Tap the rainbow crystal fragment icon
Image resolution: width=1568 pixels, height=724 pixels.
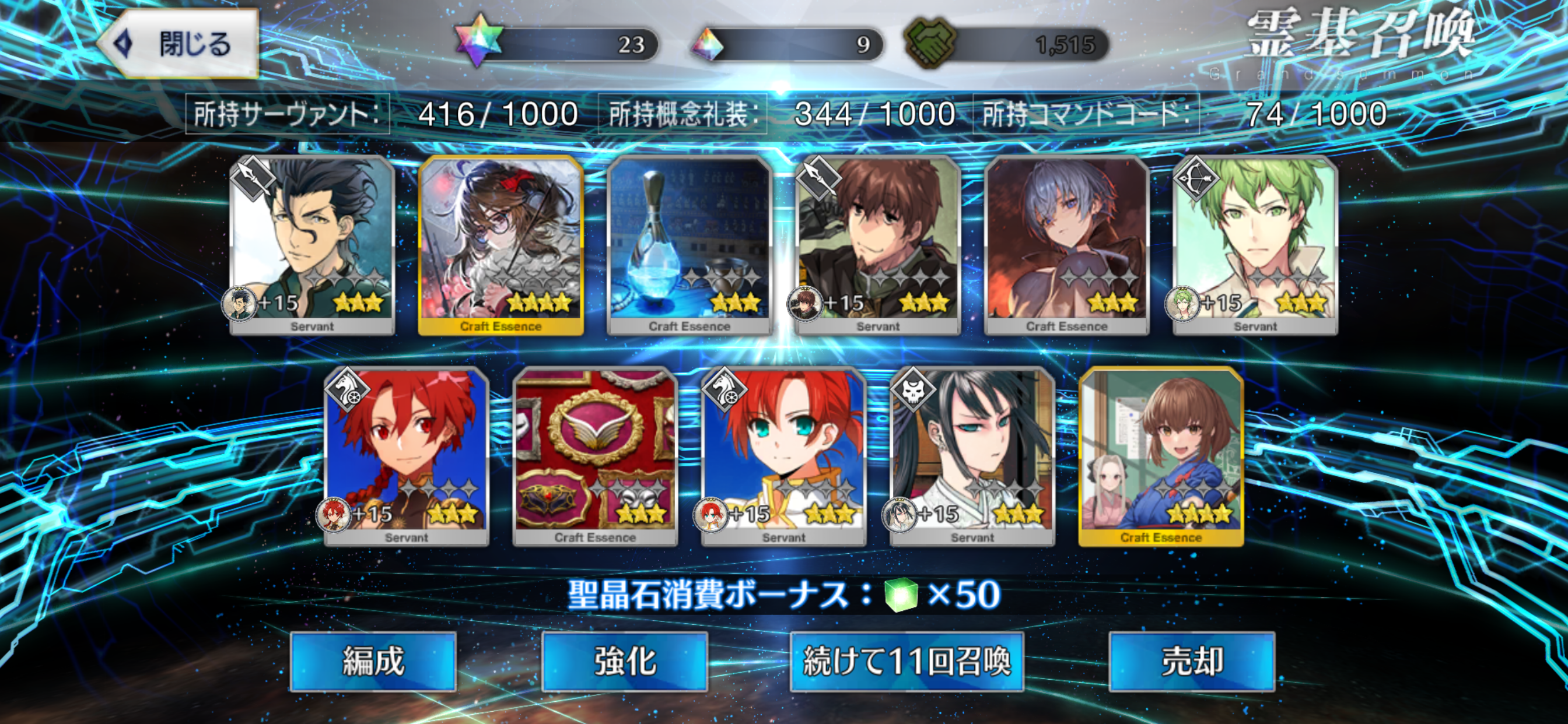(708, 44)
